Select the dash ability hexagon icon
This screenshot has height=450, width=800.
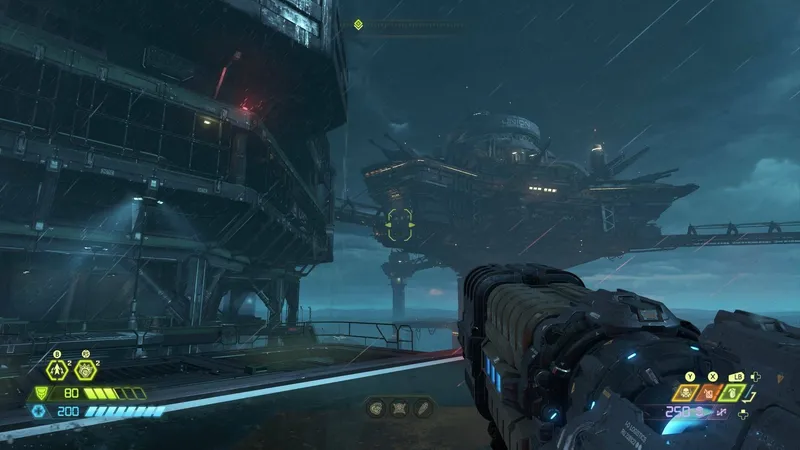click(57, 370)
